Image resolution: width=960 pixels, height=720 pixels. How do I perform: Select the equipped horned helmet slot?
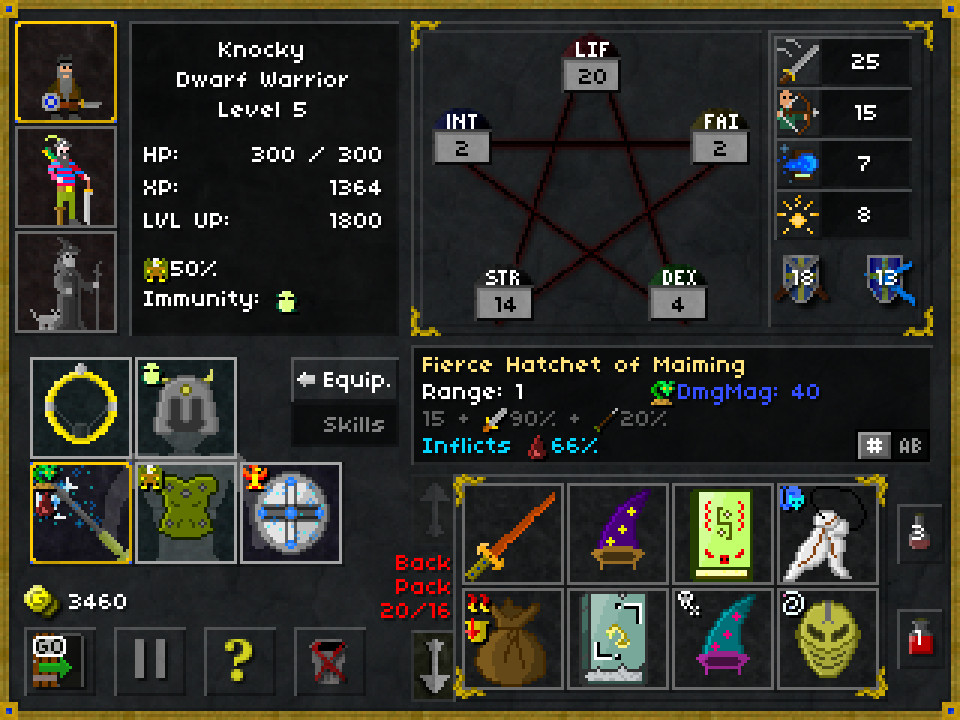[186, 407]
